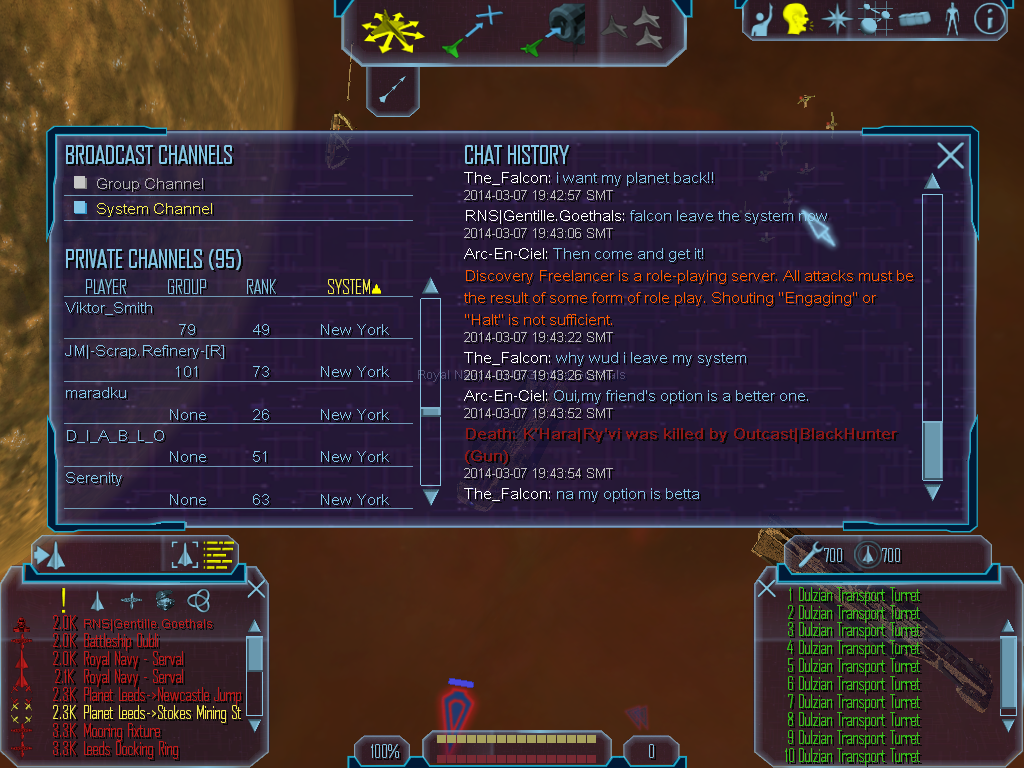Select Serenity in the player list
The width and height of the screenshot is (1024, 768).
[x=94, y=478]
